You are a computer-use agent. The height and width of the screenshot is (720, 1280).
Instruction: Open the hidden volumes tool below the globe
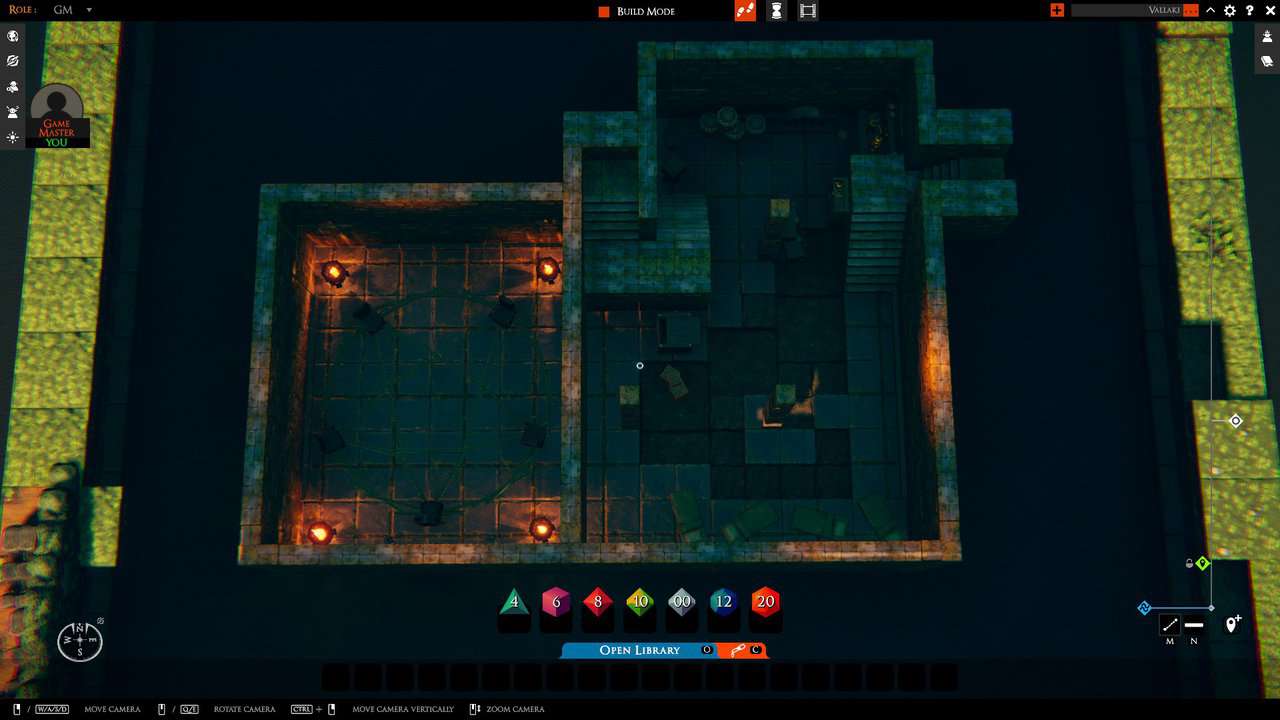(12, 61)
